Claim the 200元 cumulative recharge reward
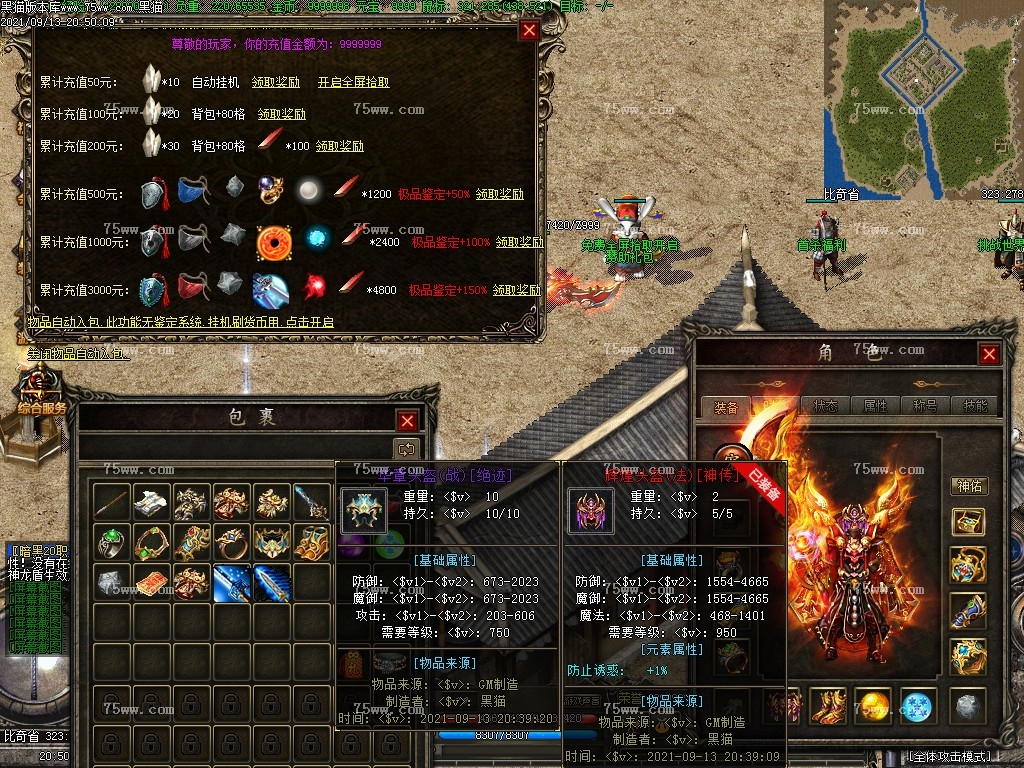 pos(340,146)
